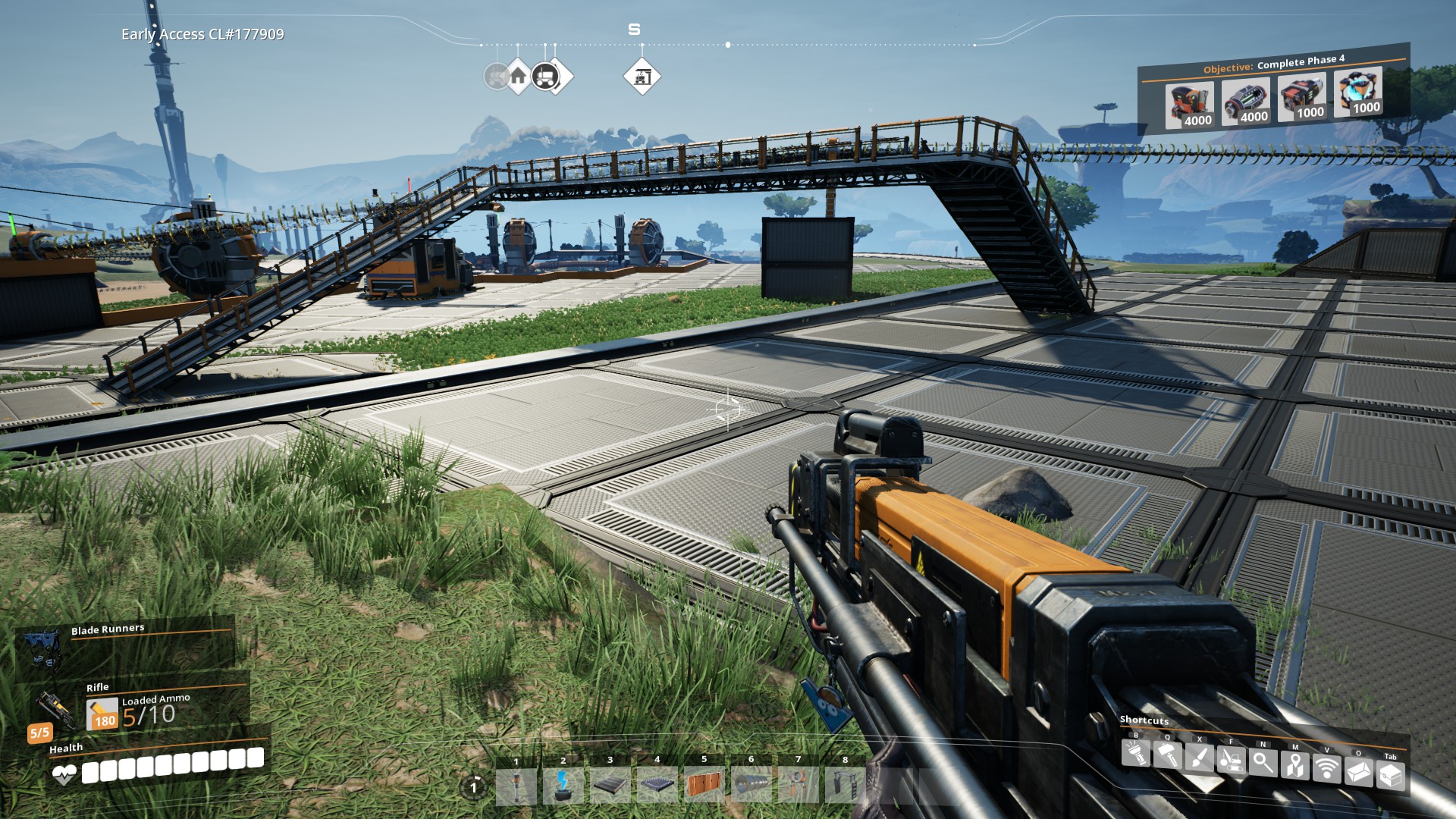Toggle the flashlight shortcut icon
The width and height of the screenshot is (1456, 819).
[x=1135, y=754]
